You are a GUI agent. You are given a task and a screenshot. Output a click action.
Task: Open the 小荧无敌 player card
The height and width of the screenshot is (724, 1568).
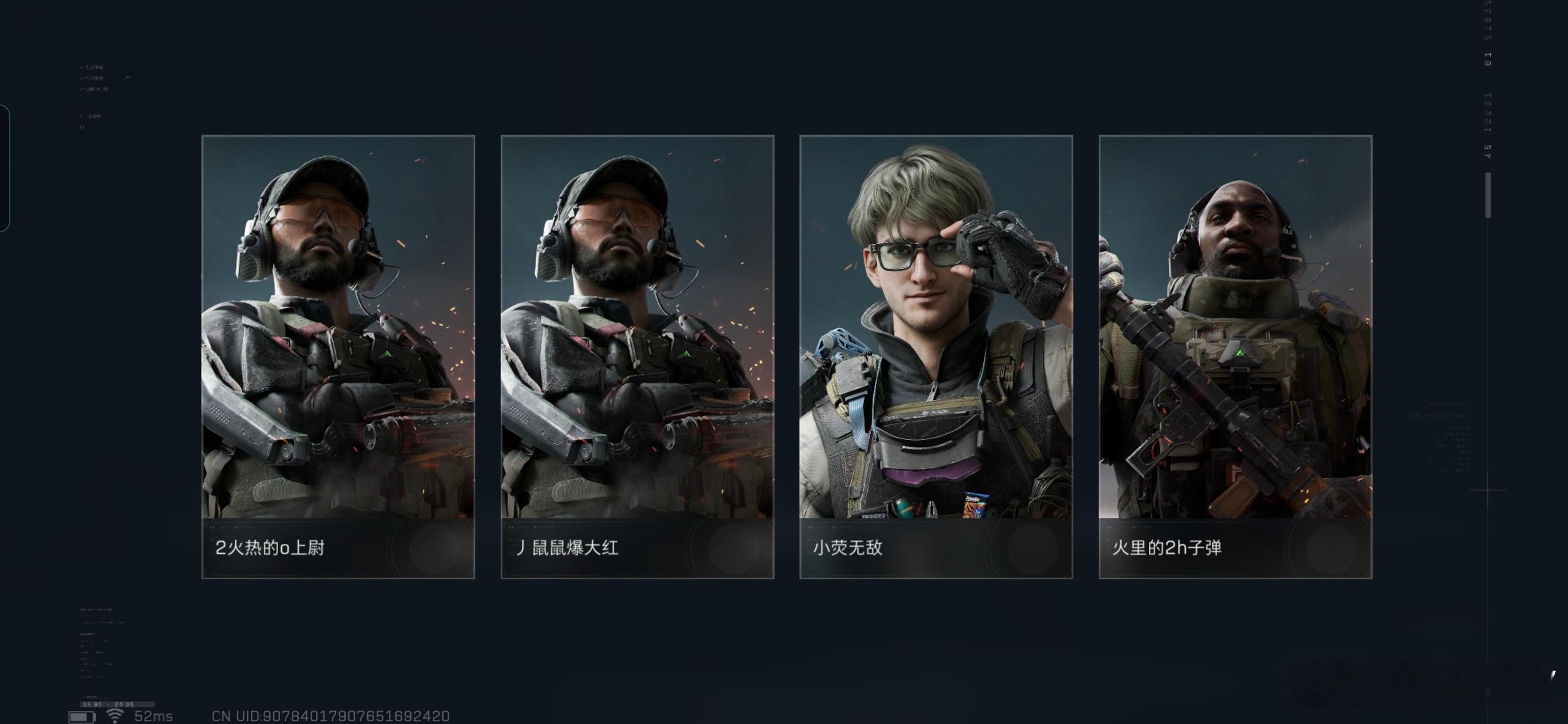pos(935,356)
